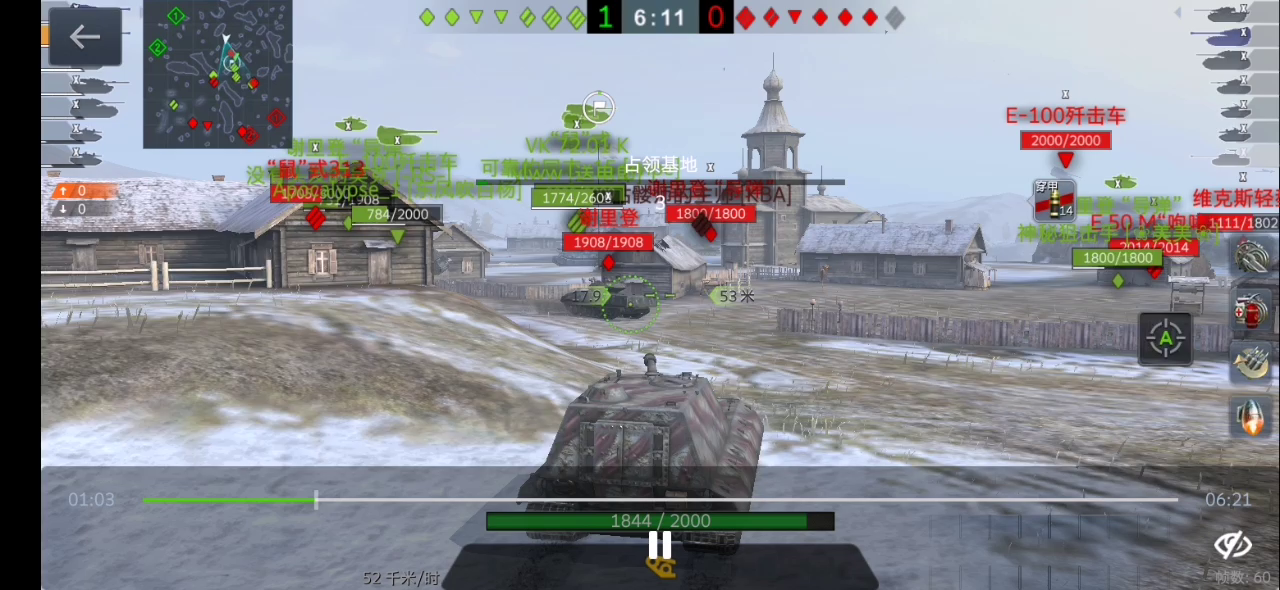Select the armor-piercing shell with 14 rounds

(1054, 200)
